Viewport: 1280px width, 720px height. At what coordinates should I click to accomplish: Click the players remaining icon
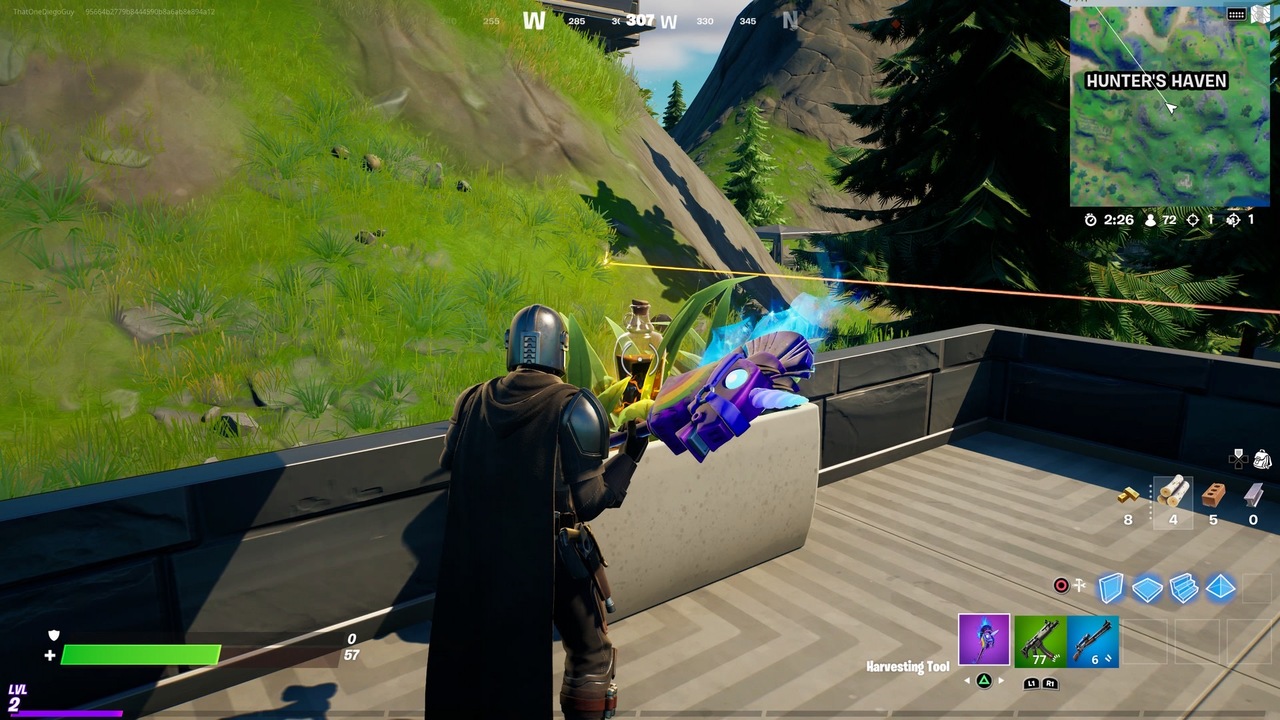tap(1149, 220)
